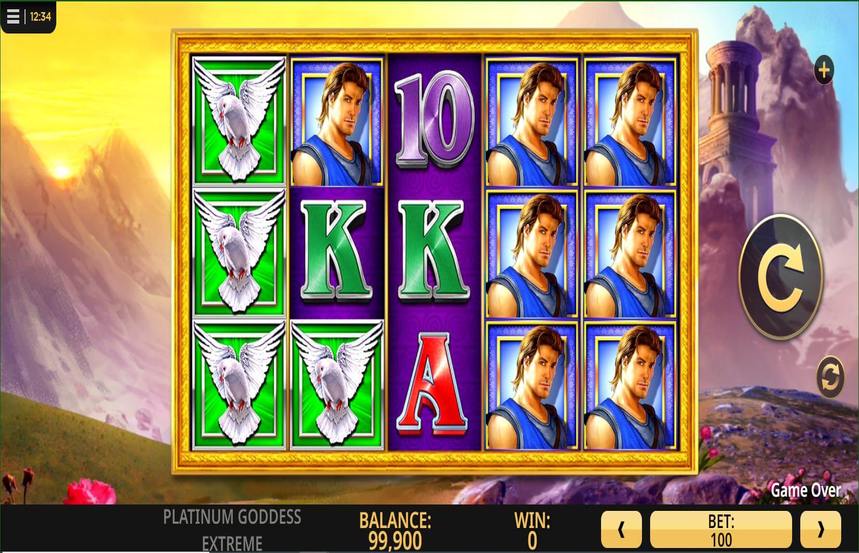
Task: Spin the reels with the gold arrow button
Action: [x=780, y=277]
